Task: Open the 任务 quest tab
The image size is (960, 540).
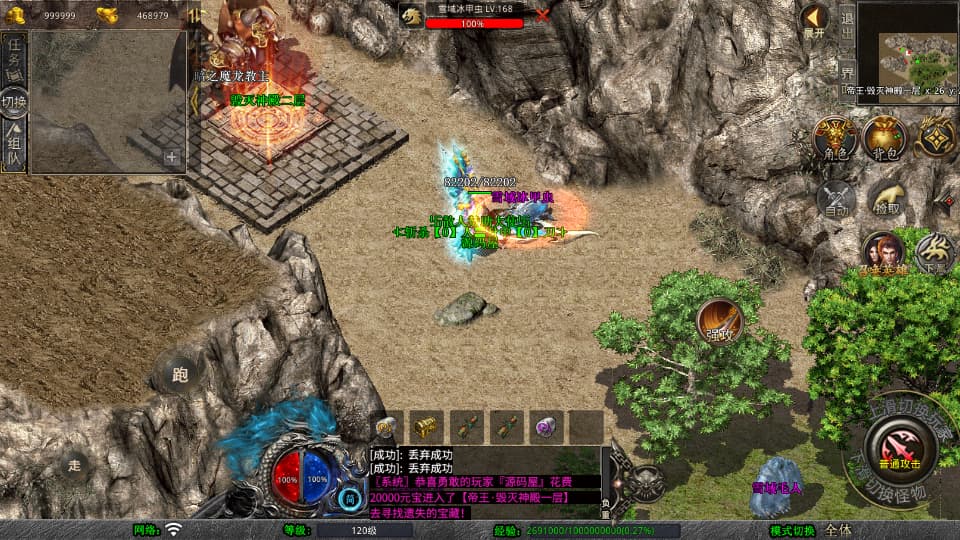Action: pos(14,54)
